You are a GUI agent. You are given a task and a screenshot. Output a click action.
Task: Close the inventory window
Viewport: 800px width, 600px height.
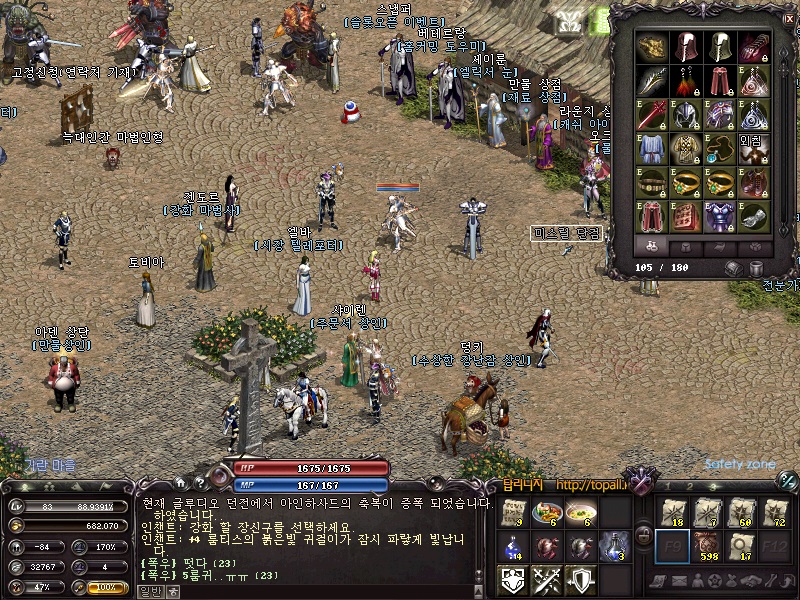(789, 19)
